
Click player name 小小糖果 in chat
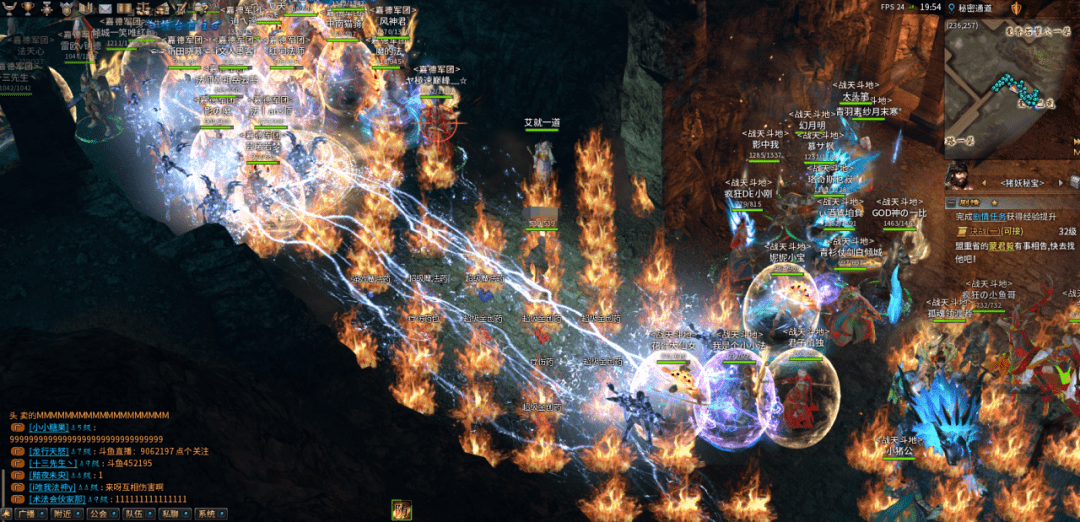(x=47, y=427)
